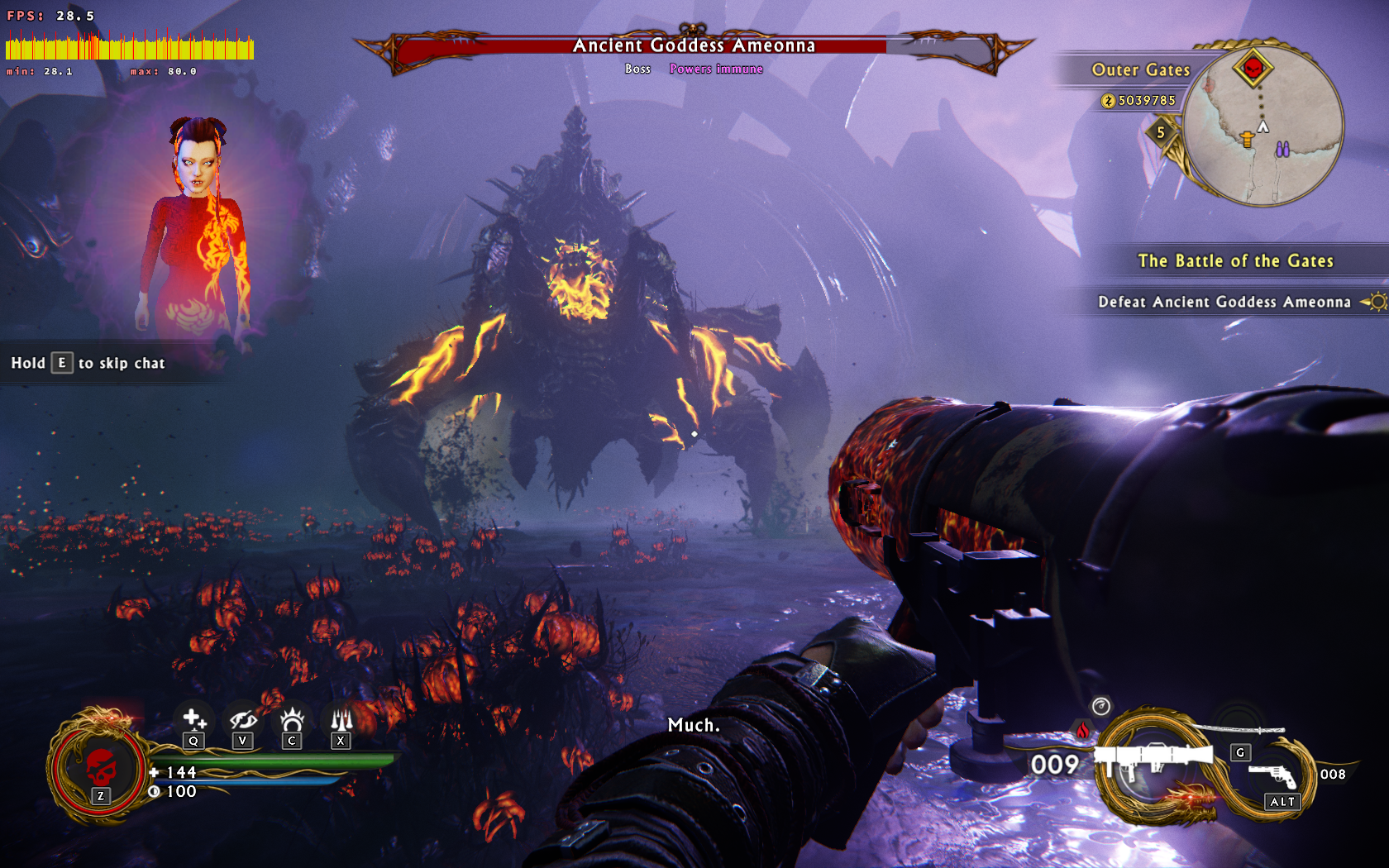Viewport: 1389px width, 868px height.
Task: Activate the healing plus-sign ability
Action: [193, 719]
